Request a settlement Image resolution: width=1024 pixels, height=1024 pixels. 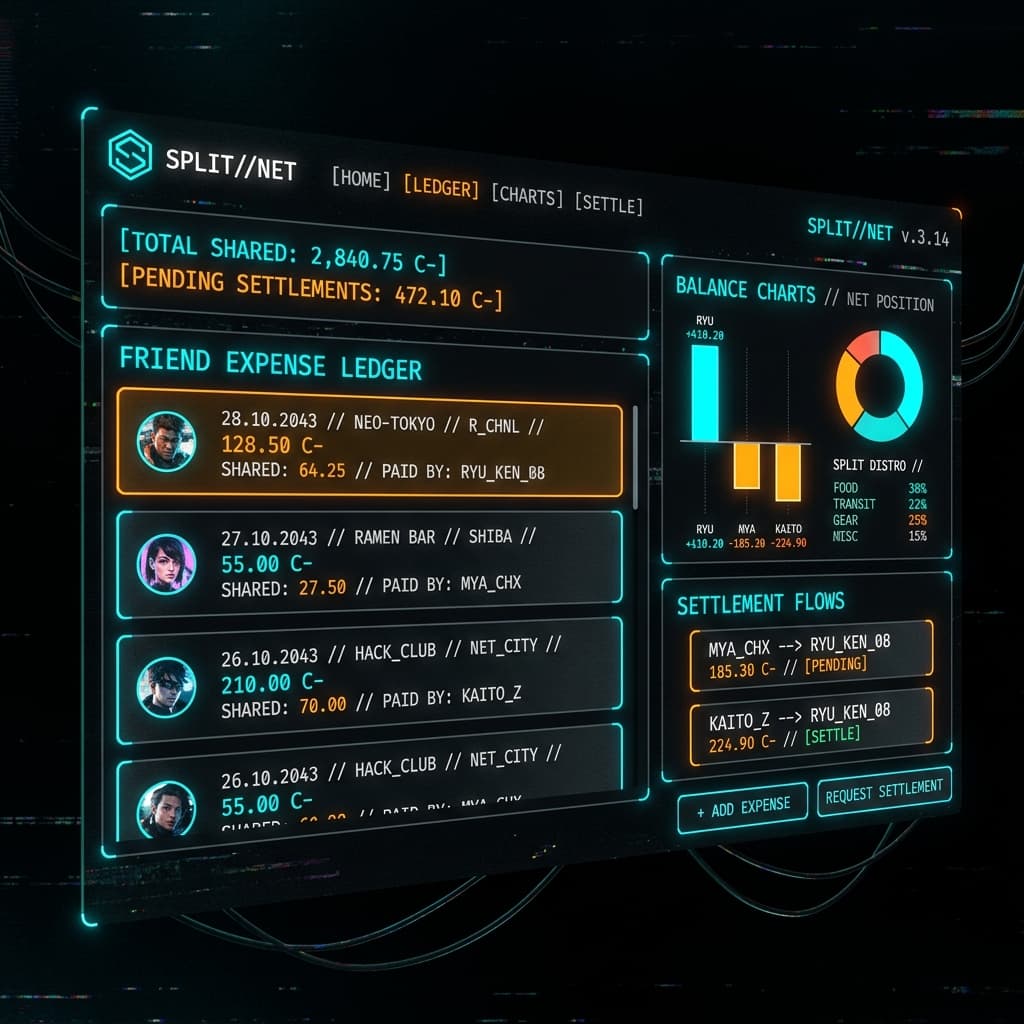pyautogui.click(x=884, y=791)
